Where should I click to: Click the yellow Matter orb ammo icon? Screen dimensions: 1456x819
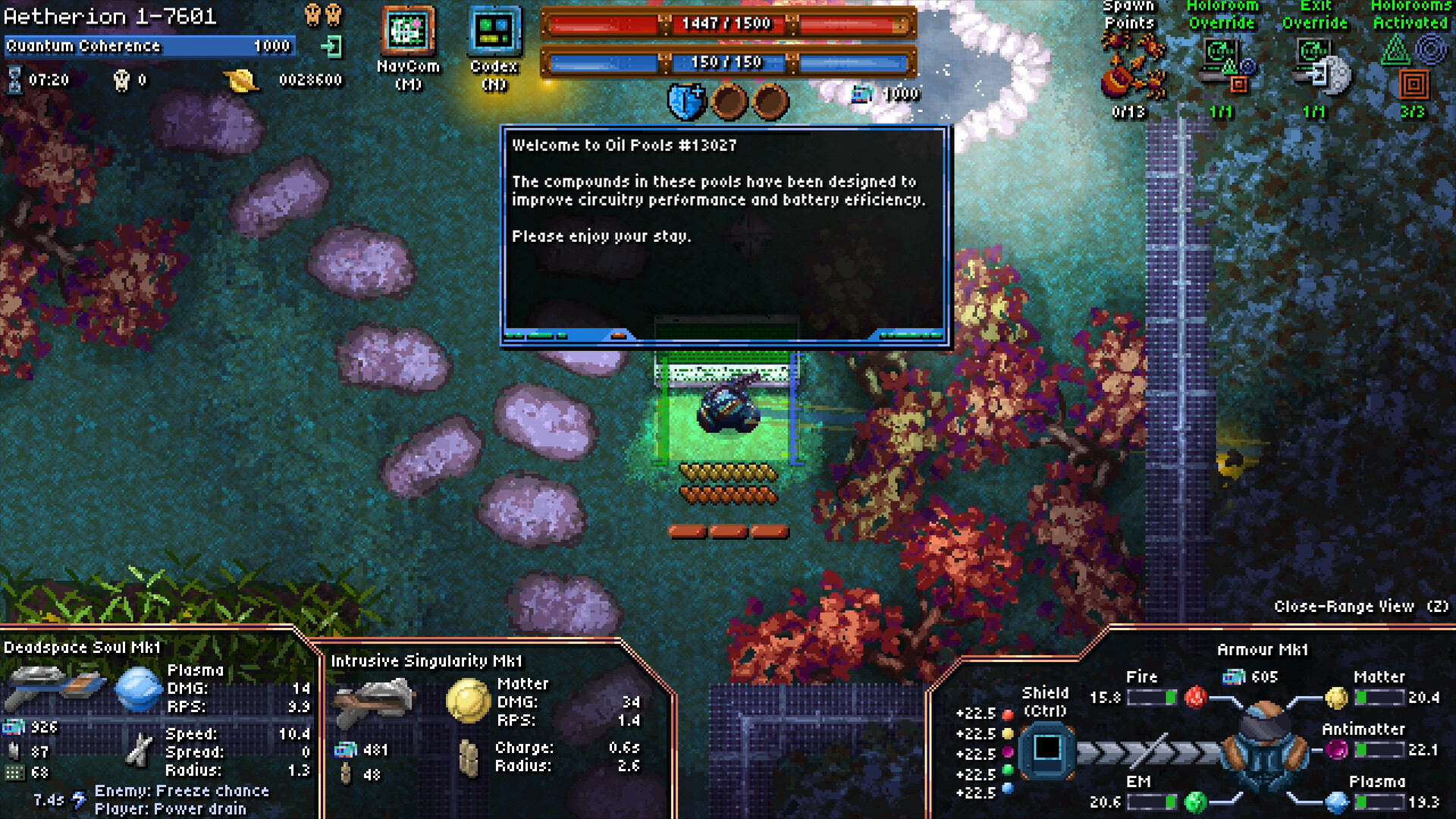pos(468,699)
